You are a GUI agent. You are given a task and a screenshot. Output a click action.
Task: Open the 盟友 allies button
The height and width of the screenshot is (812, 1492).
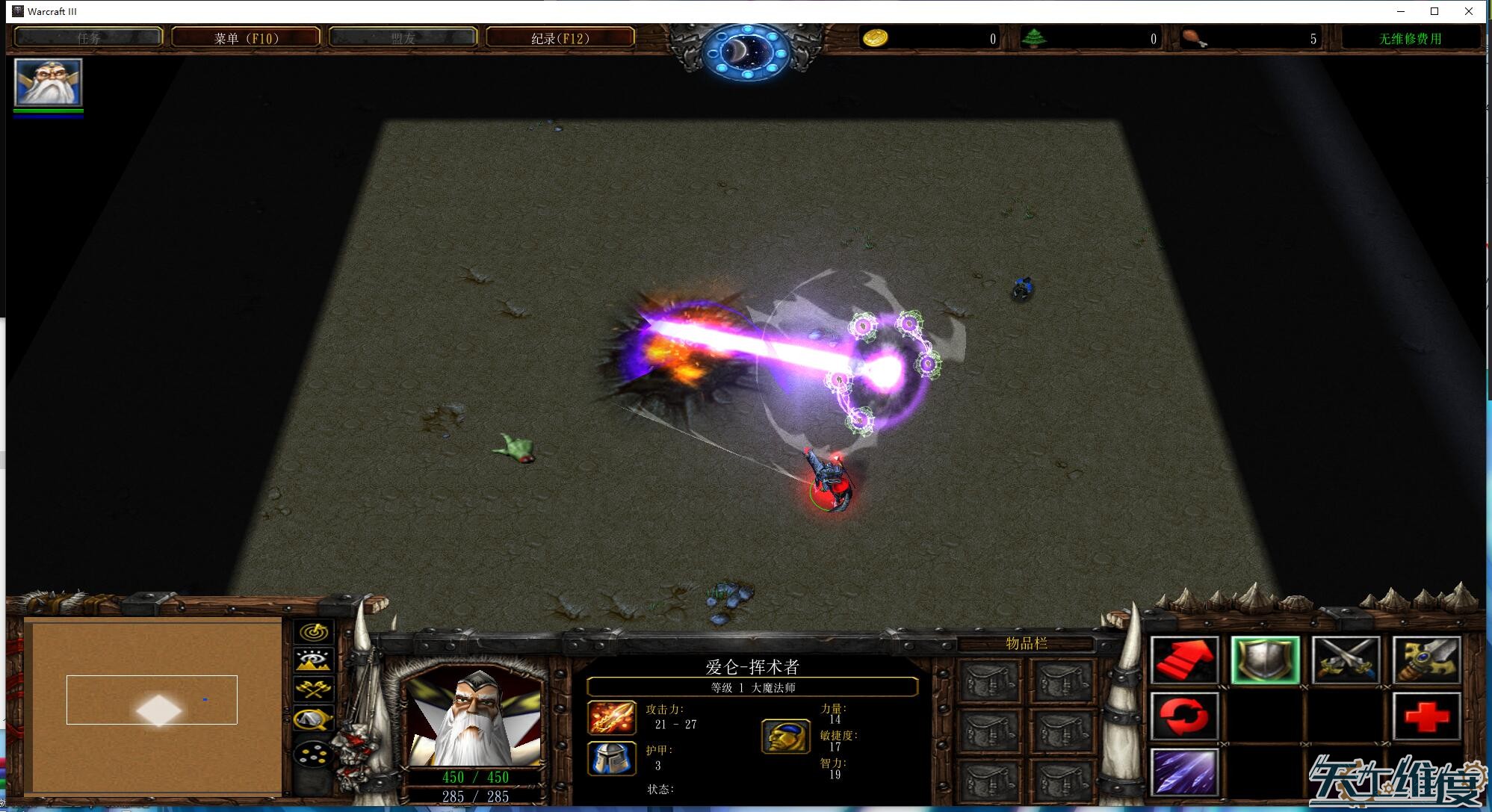pos(403,38)
